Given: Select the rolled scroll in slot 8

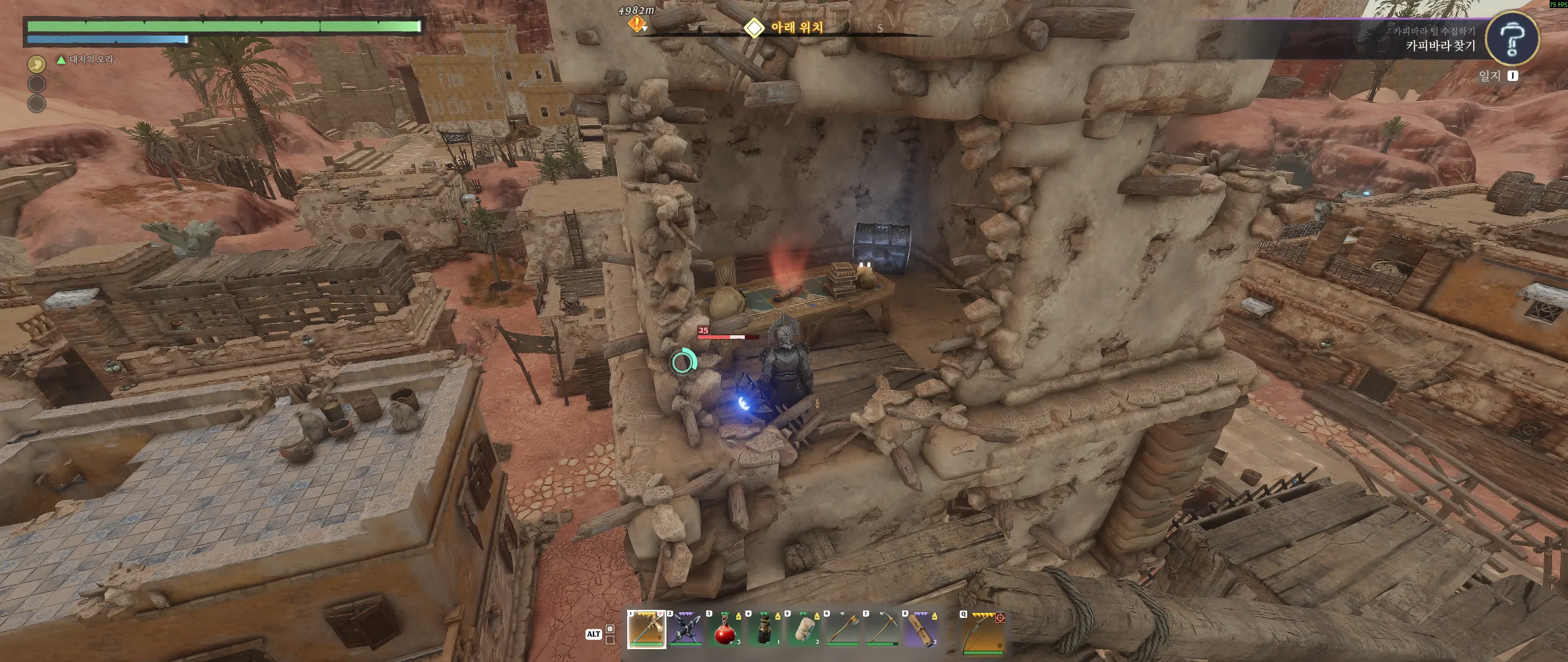Looking at the screenshot, I should pyautogui.click(x=921, y=630).
